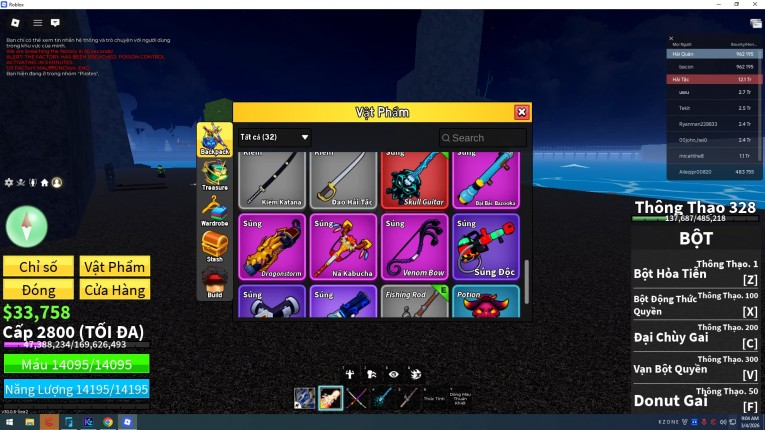Image resolution: width=765 pixels, height=430 pixels.
Task: Click the inventory Search field
Action: point(483,138)
